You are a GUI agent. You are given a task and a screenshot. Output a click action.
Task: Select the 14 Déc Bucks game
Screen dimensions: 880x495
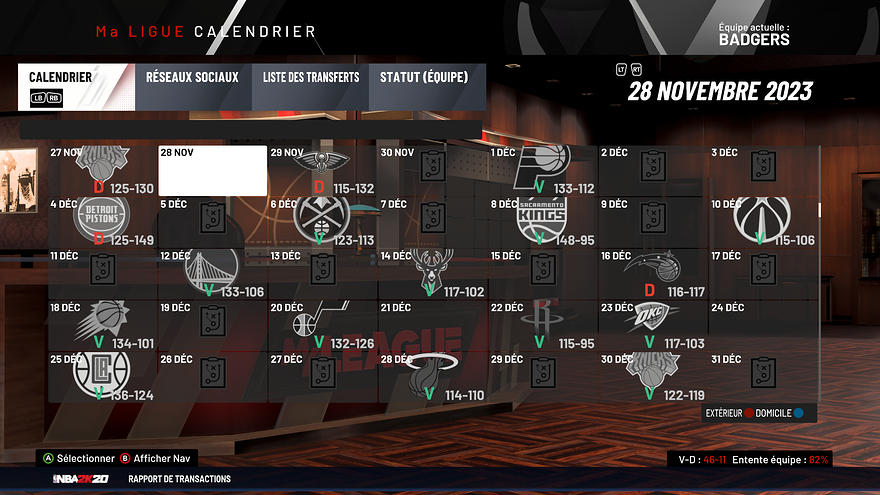click(x=432, y=273)
